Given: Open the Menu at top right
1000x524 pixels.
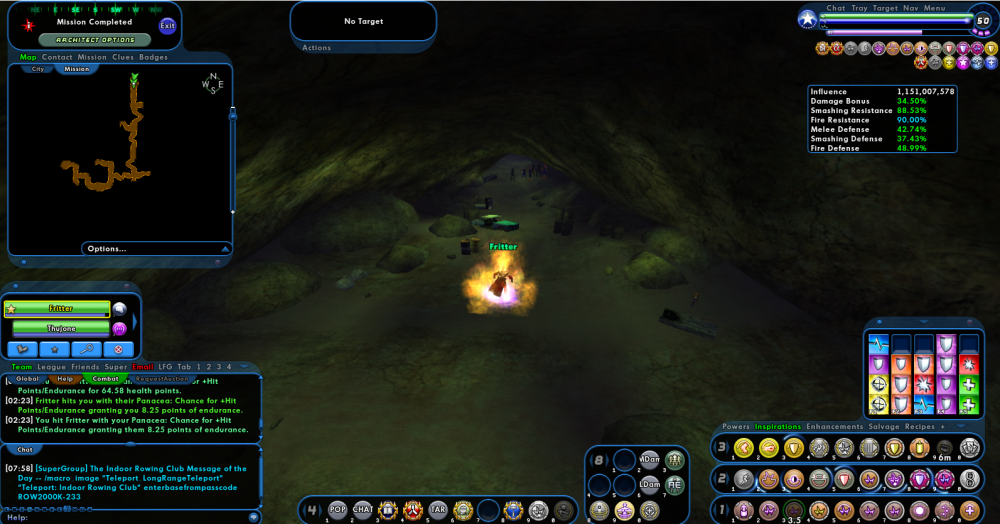Looking at the screenshot, I should pos(934,8).
